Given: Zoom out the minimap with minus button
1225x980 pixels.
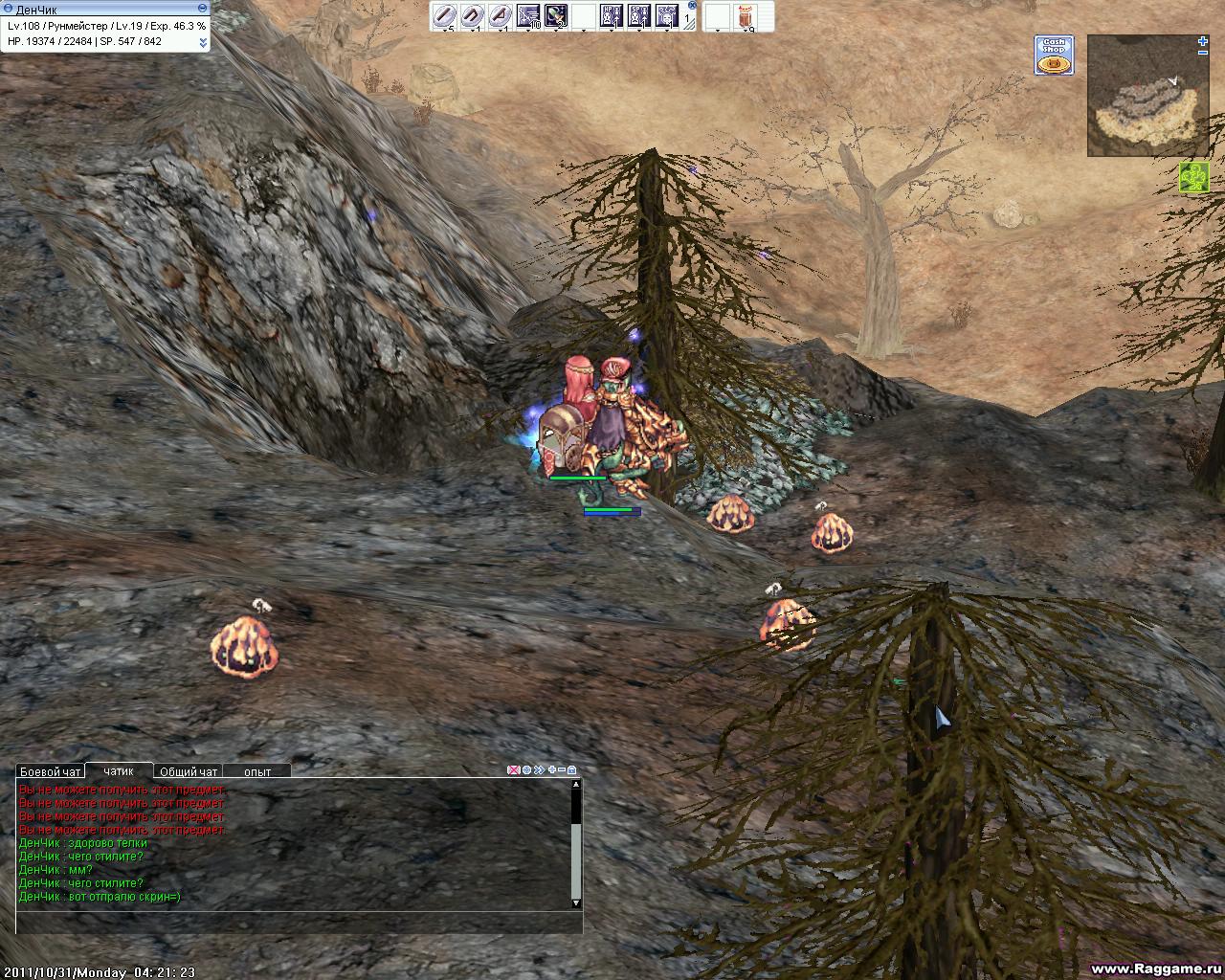Looking at the screenshot, I should point(1203,53).
